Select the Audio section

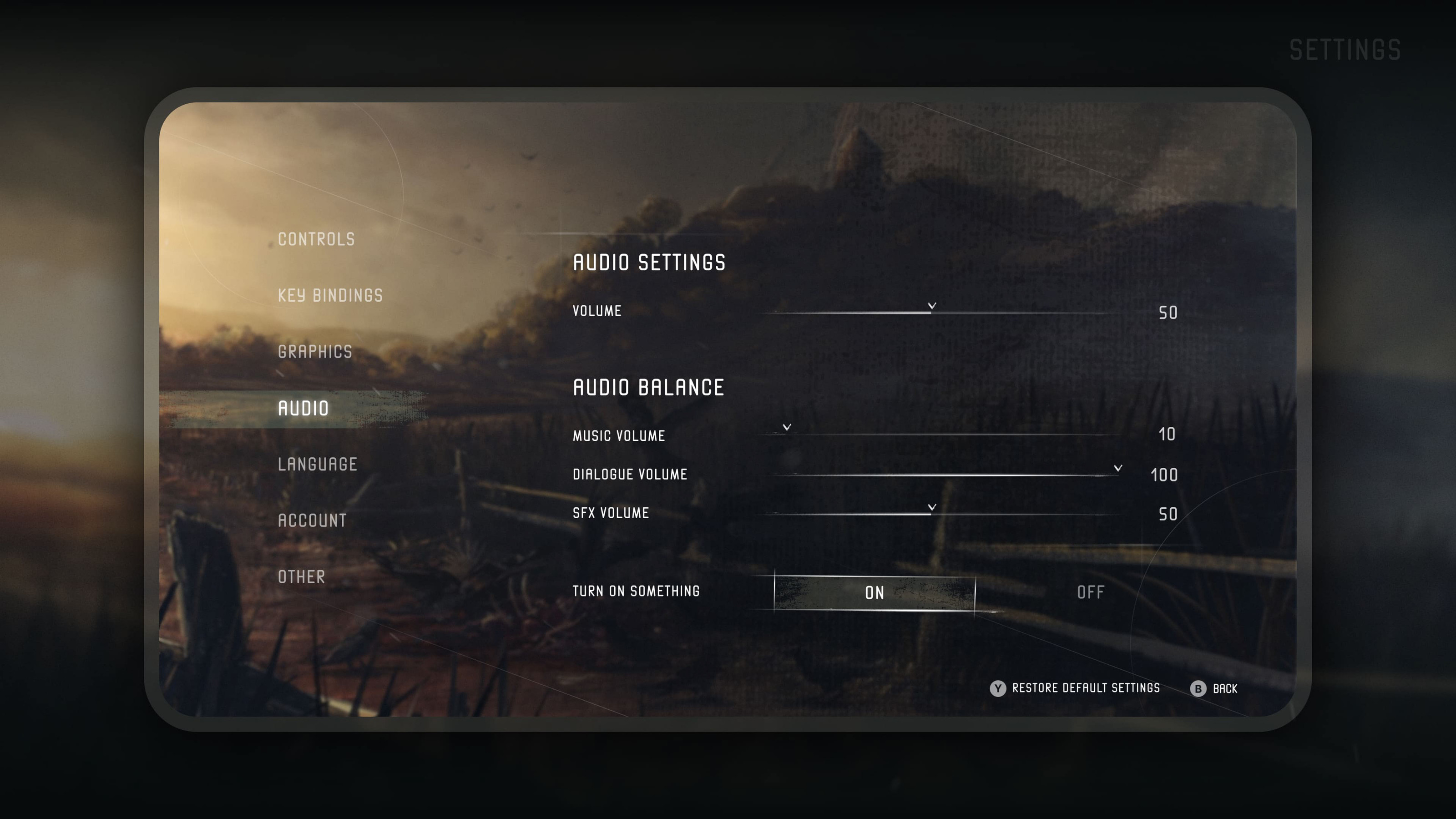303,409
